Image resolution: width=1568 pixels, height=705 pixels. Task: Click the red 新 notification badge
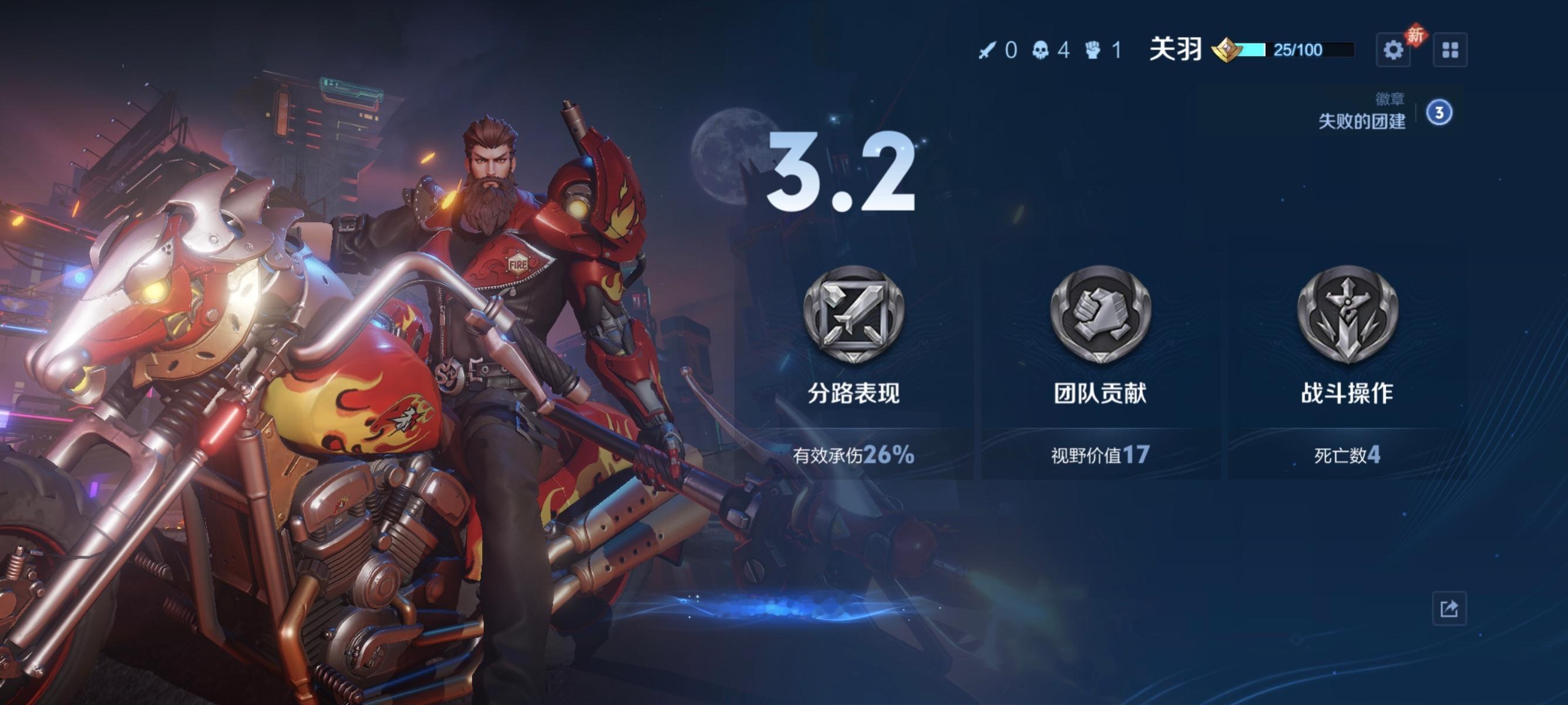[1418, 33]
